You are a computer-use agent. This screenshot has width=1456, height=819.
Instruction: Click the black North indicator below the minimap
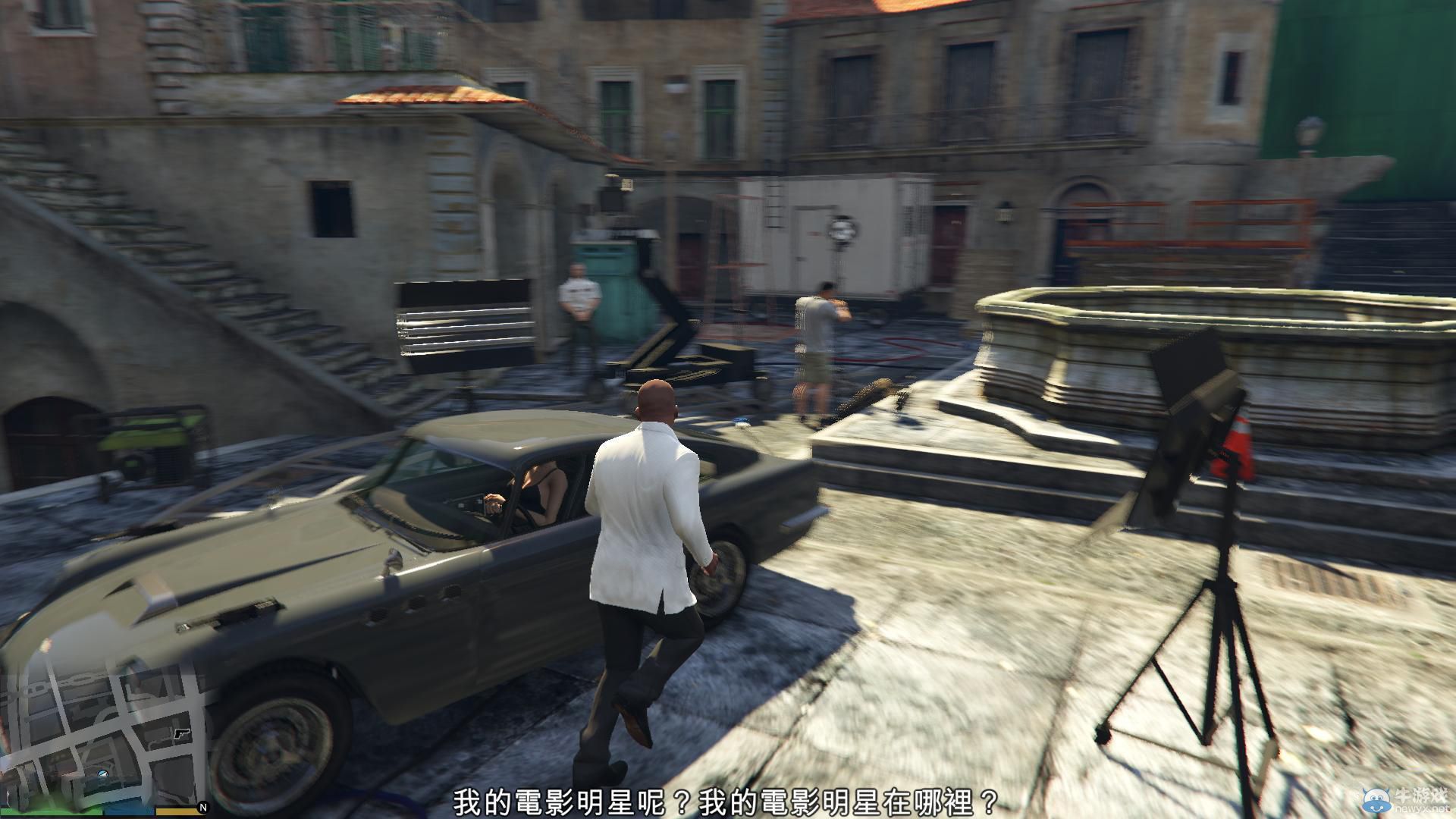(x=203, y=808)
